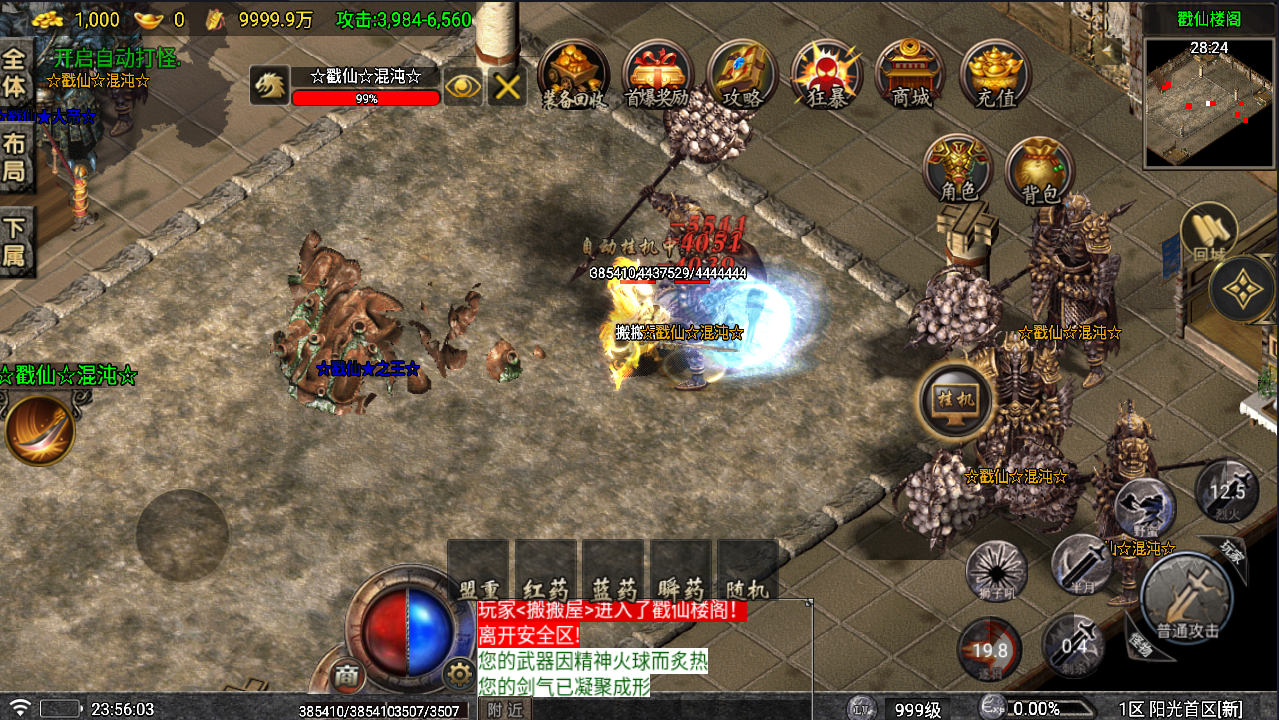The height and width of the screenshot is (720, 1279).
Task: Open the 充值 recharge menu
Action: (994, 73)
